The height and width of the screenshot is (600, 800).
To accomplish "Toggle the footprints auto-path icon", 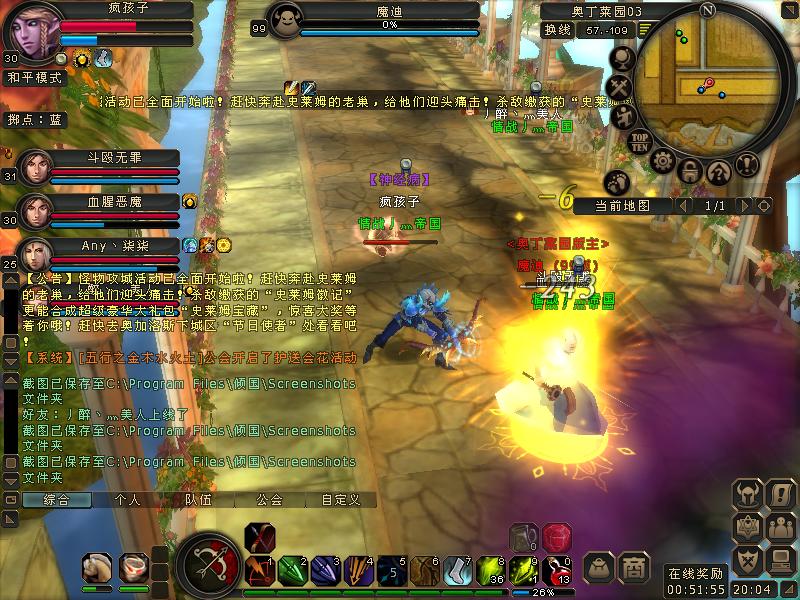I will point(619,181).
